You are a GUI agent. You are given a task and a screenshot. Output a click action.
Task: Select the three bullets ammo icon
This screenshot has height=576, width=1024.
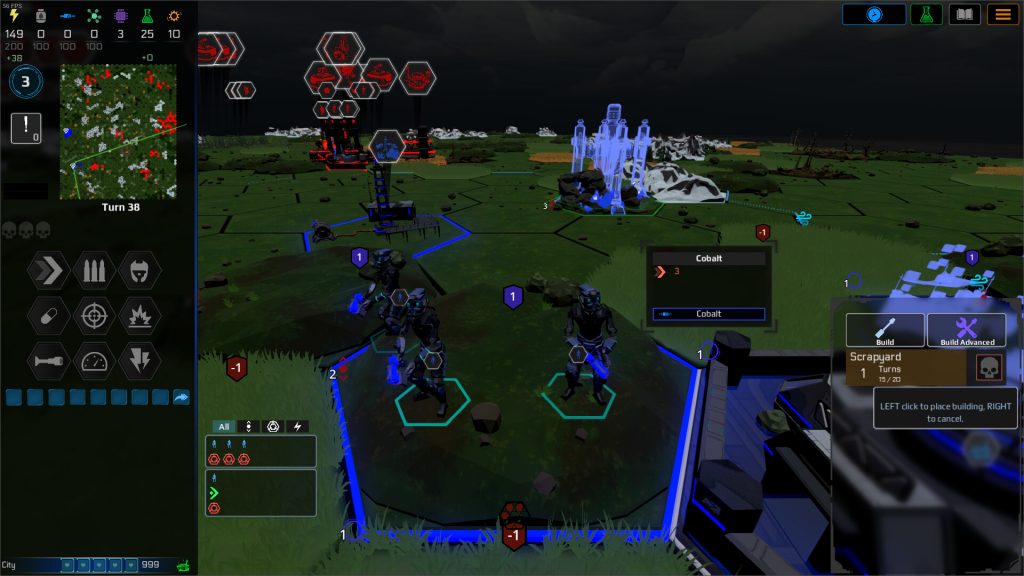[x=94, y=269]
